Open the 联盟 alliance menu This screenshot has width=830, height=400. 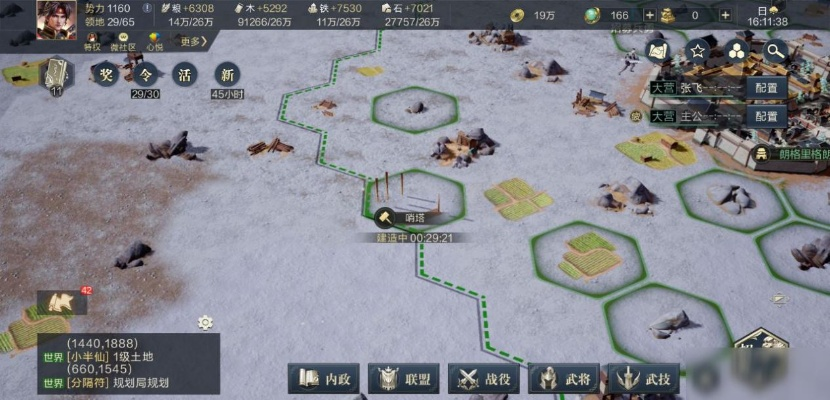tap(404, 379)
